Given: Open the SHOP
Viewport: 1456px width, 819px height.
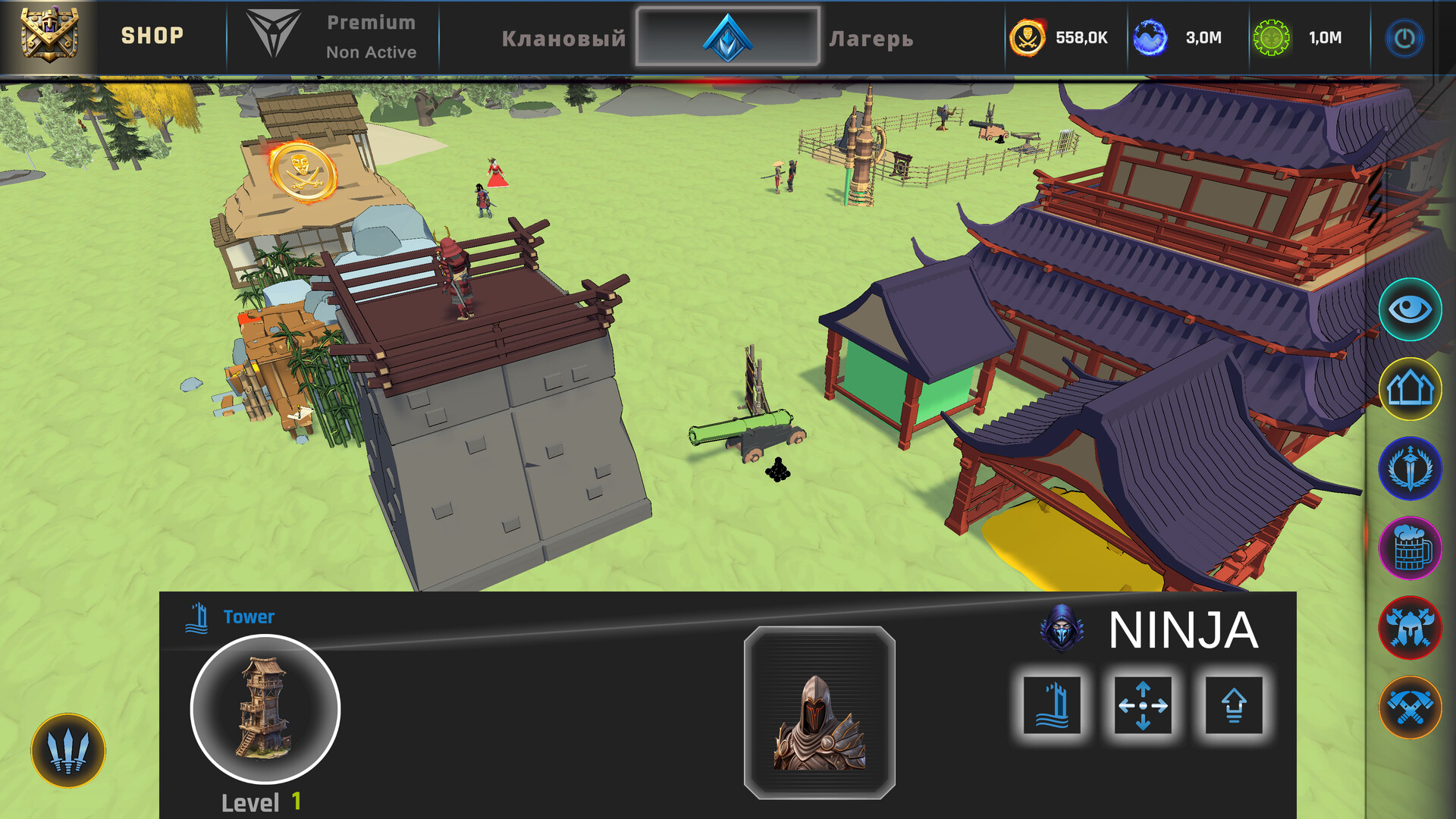Looking at the screenshot, I should pyautogui.click(x=154, y=35).
